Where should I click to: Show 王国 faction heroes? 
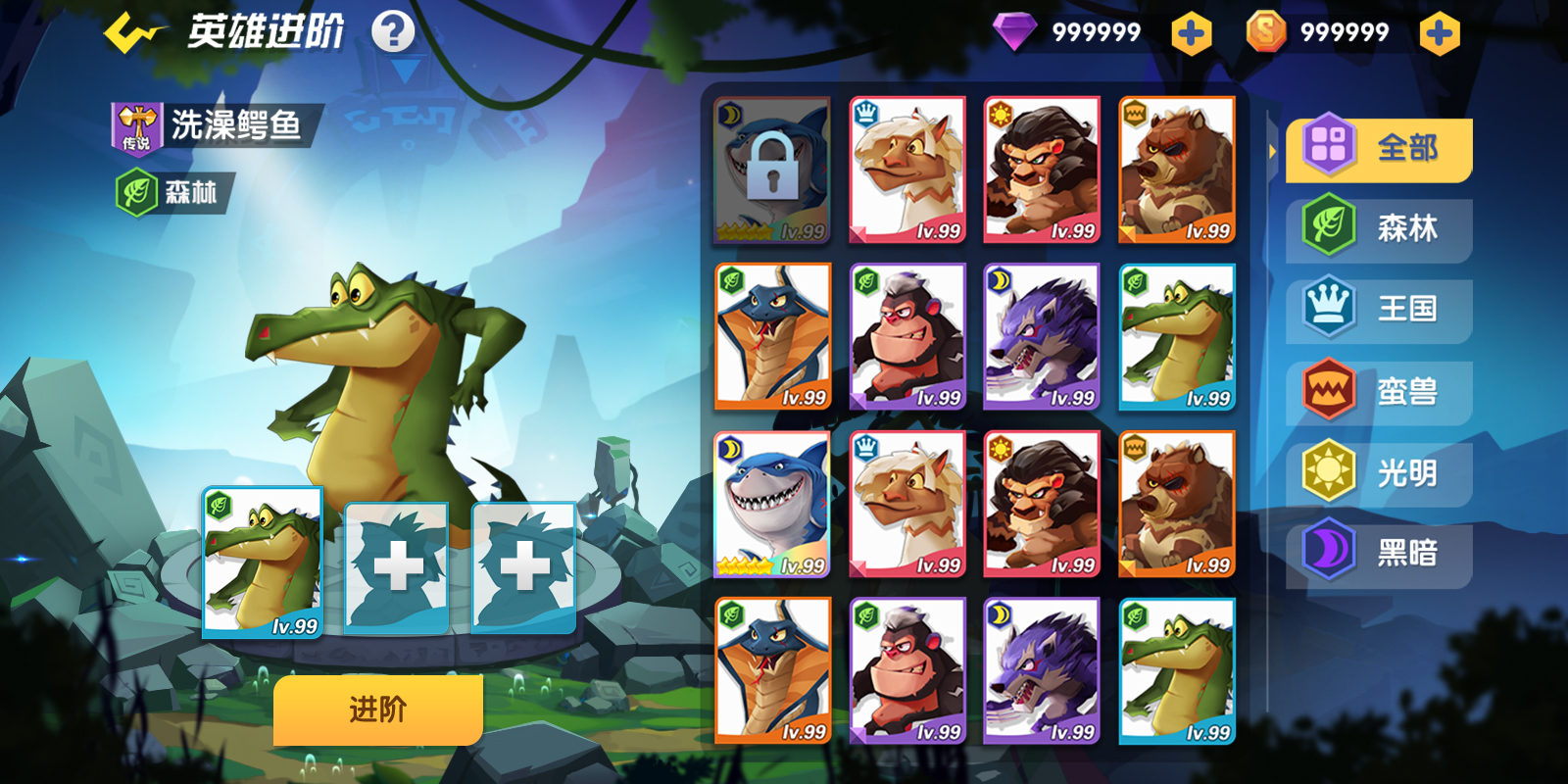tap(1380, 310)
